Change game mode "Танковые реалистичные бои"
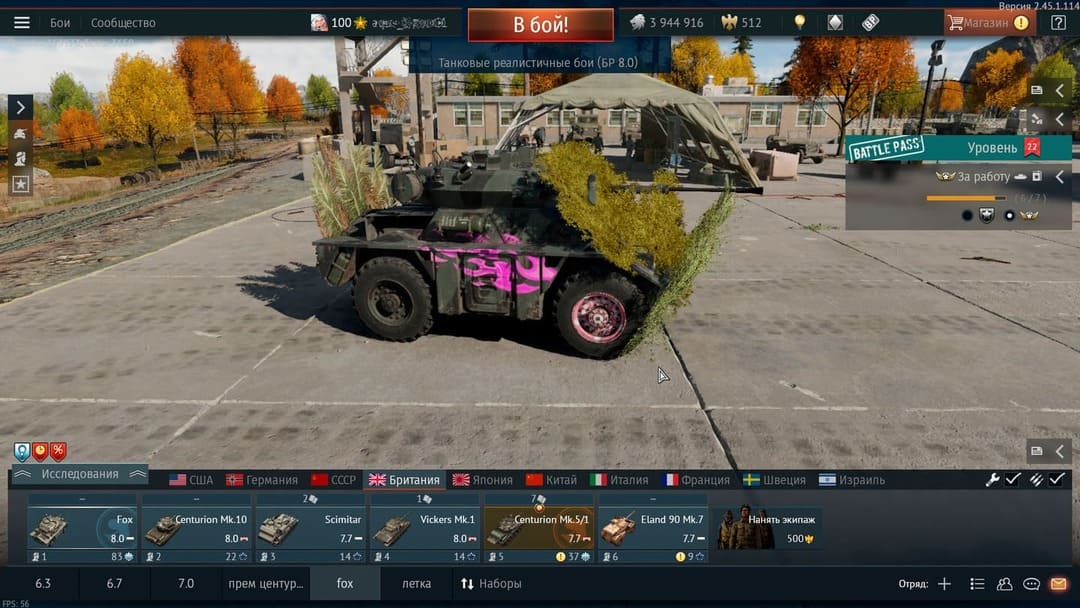The height and width of the screenshot is (608, 1080). coord(540,62)
